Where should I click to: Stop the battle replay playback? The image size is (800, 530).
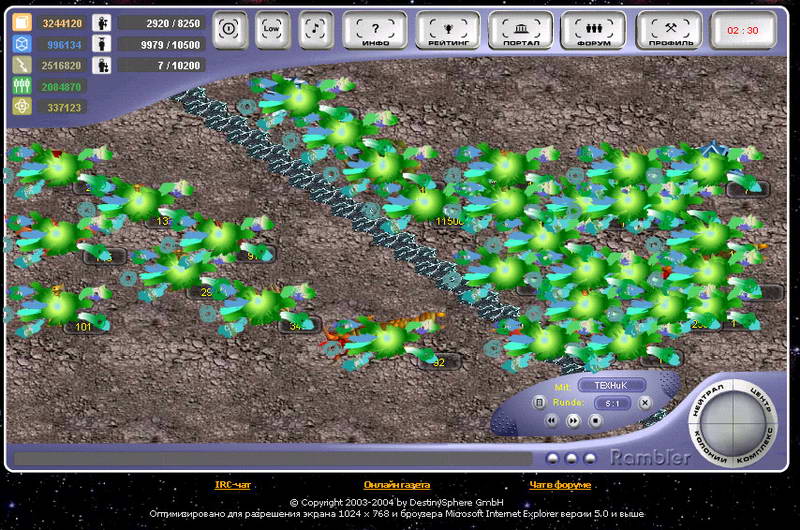coord(595,421)
